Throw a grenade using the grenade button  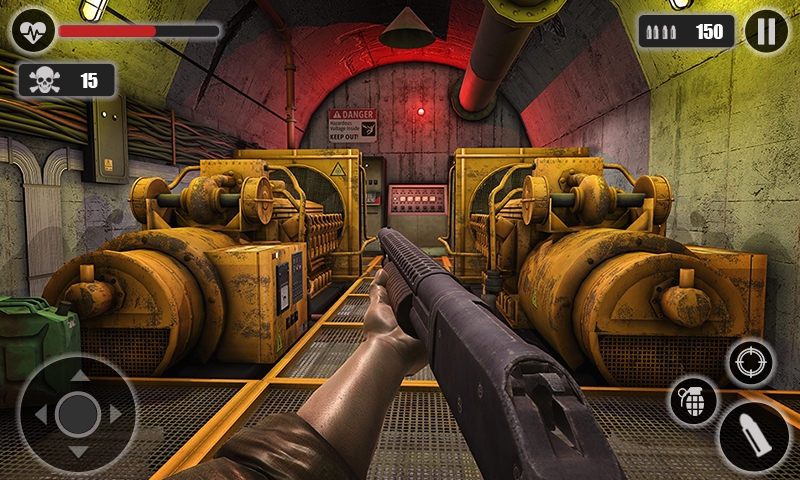point(693,400)
